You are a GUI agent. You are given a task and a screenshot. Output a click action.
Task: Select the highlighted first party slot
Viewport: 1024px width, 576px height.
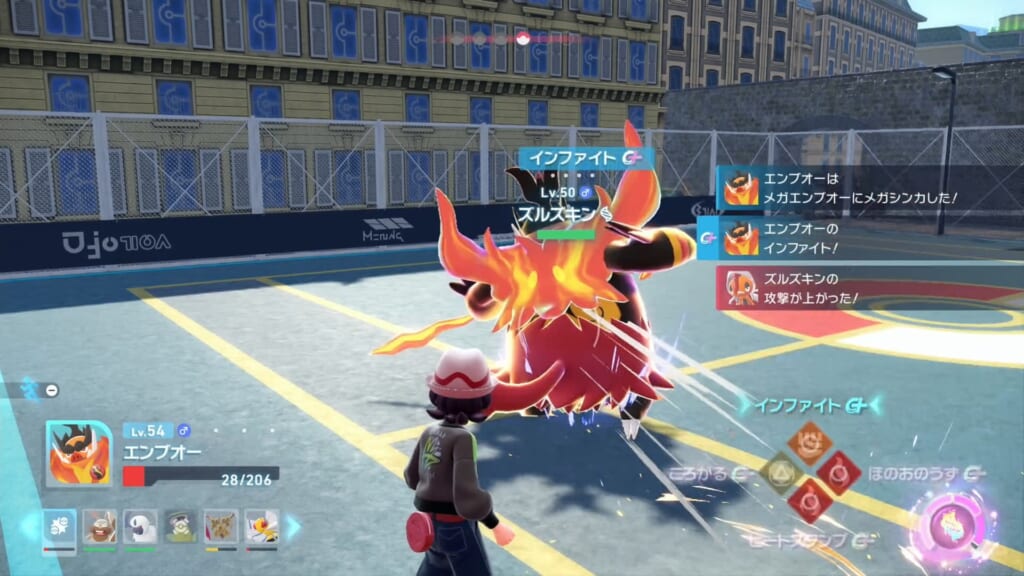pos(59,528)
